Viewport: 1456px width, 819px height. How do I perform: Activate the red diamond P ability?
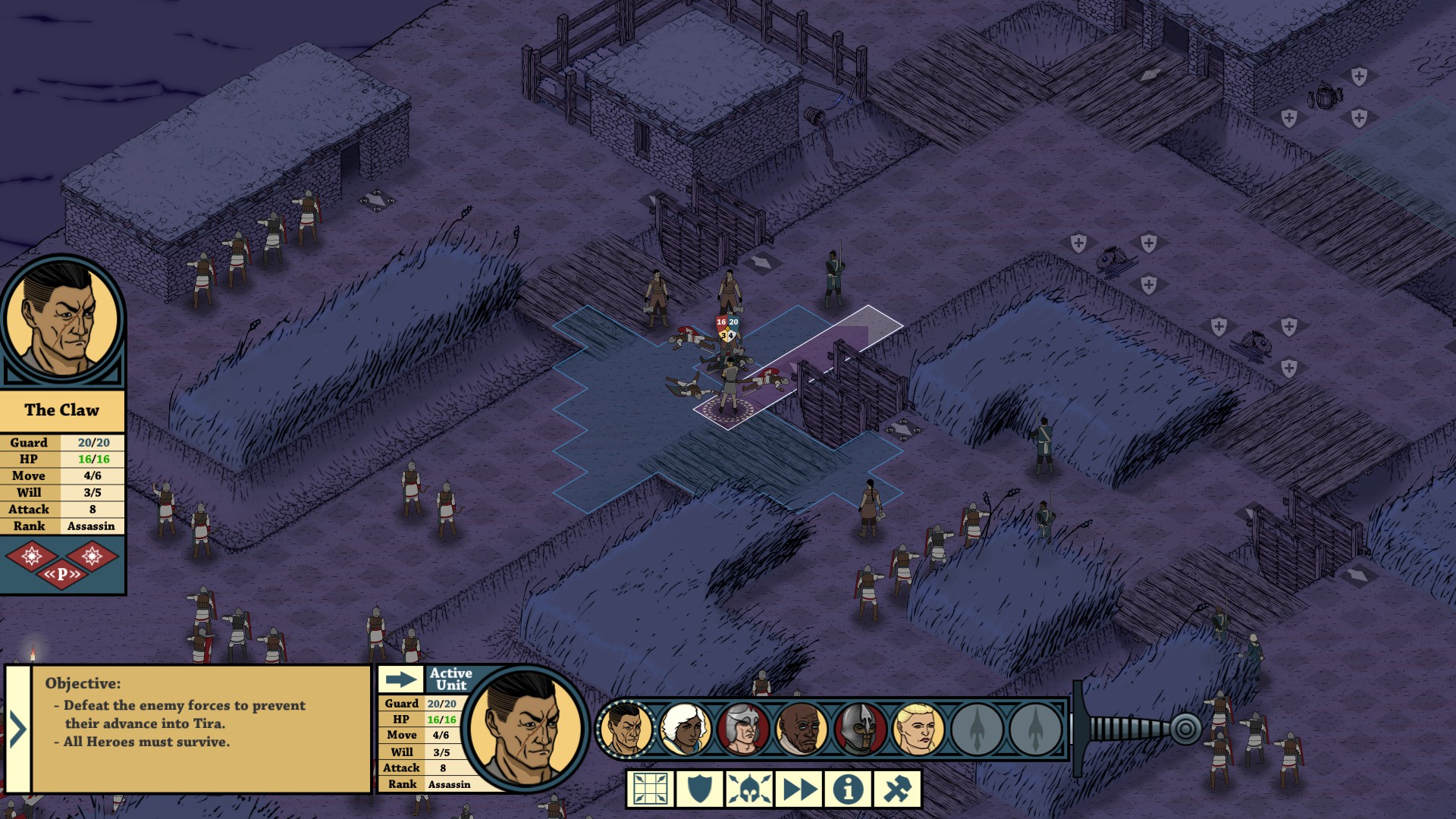point(62,574)
